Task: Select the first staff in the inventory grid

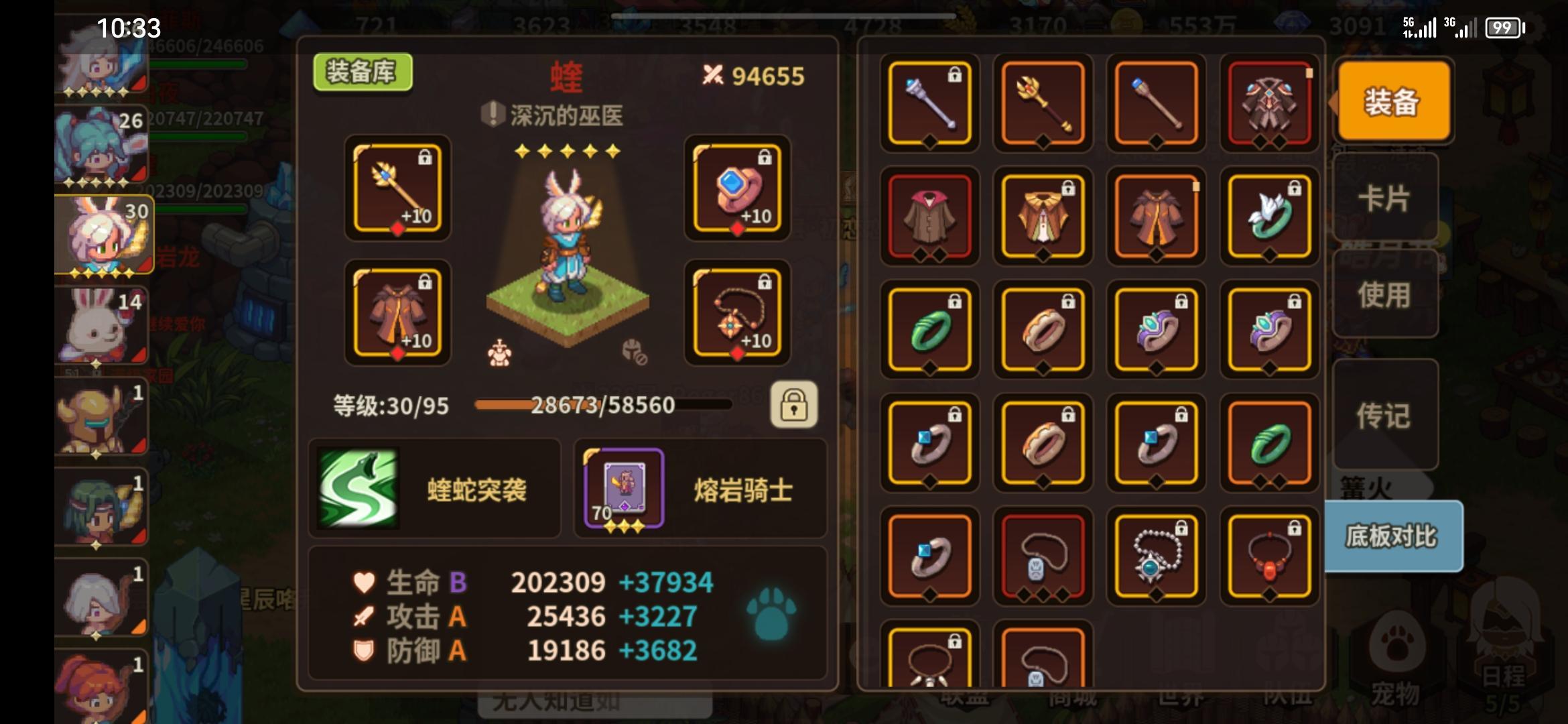Action: tap(929, 104)
